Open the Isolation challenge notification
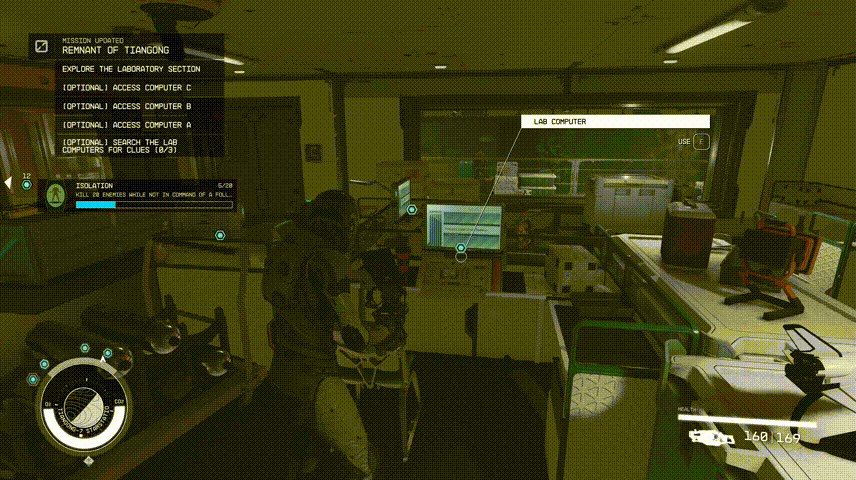856x480 pixels. (153, 194)
